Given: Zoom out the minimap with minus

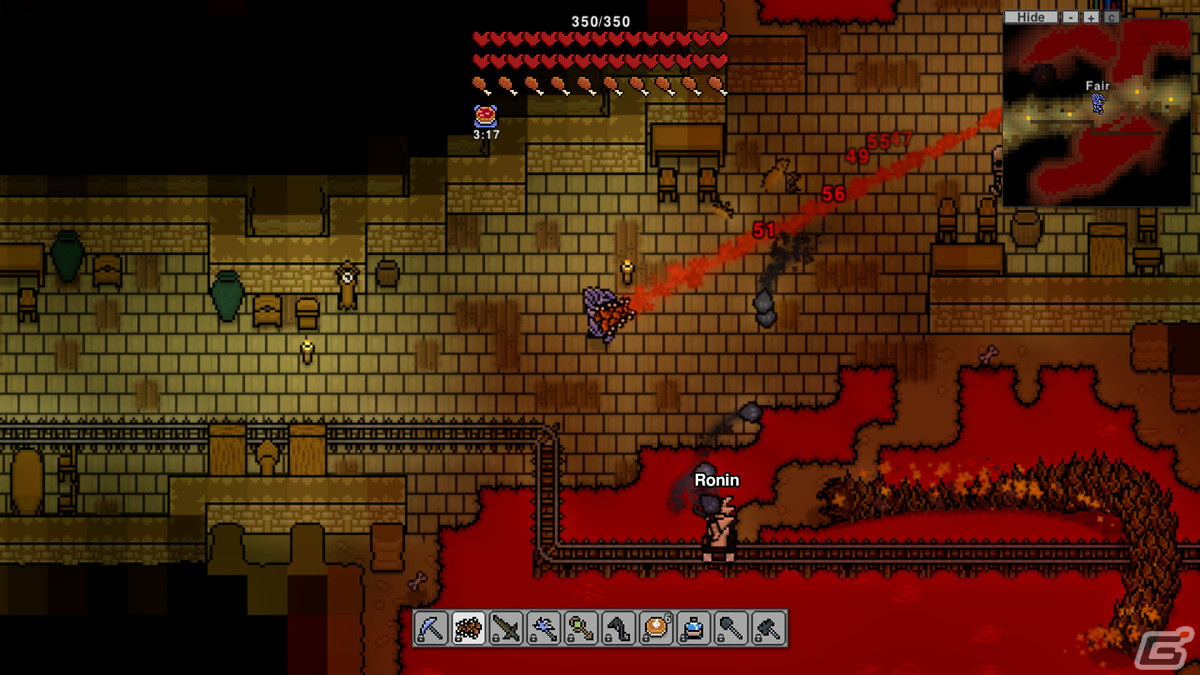Looking at the screenshot, I should (x=1070, y=17).
